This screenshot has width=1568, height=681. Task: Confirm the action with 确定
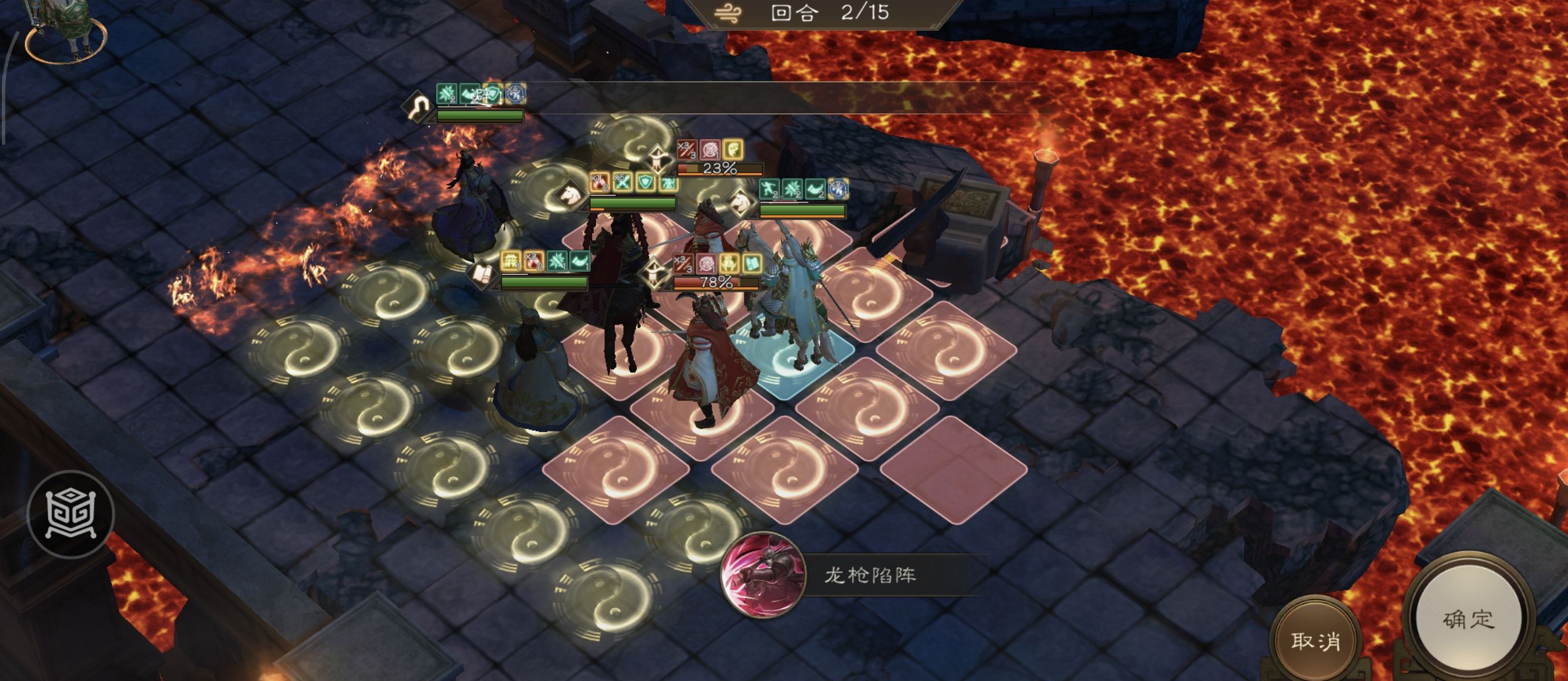pyautogui.click(x=1468, y=618)
